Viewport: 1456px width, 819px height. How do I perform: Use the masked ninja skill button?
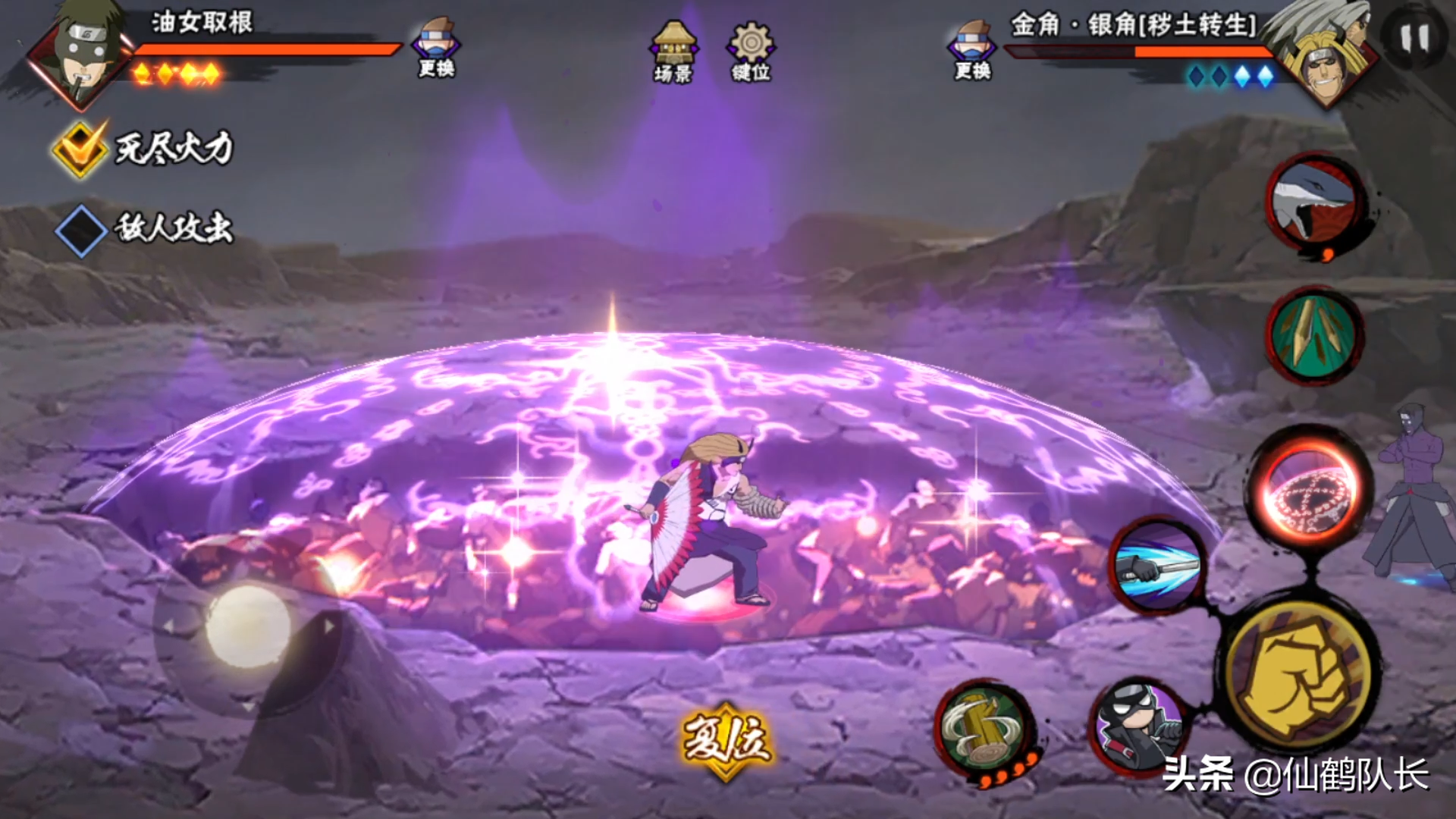[x=1137, y=726]
